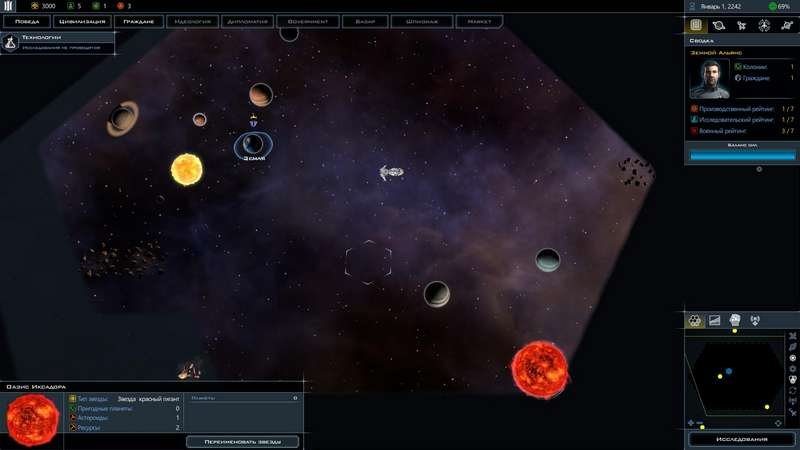This screenshot has width=800, height=450.
Task: Open the Победа (Victory) screen
Action: tap(26, 20)
